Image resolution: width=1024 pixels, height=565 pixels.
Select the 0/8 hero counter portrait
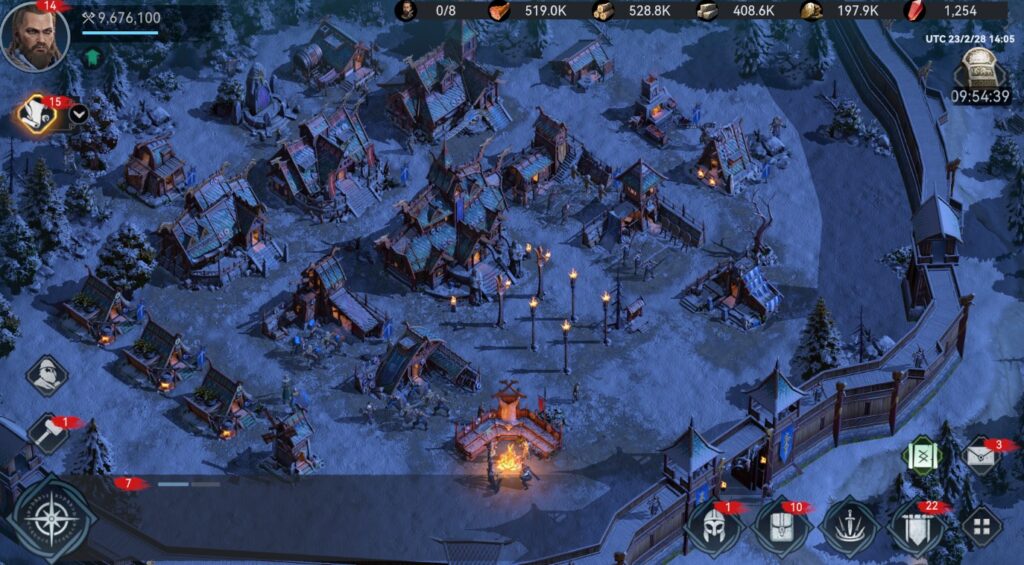[x=407, y=11]
